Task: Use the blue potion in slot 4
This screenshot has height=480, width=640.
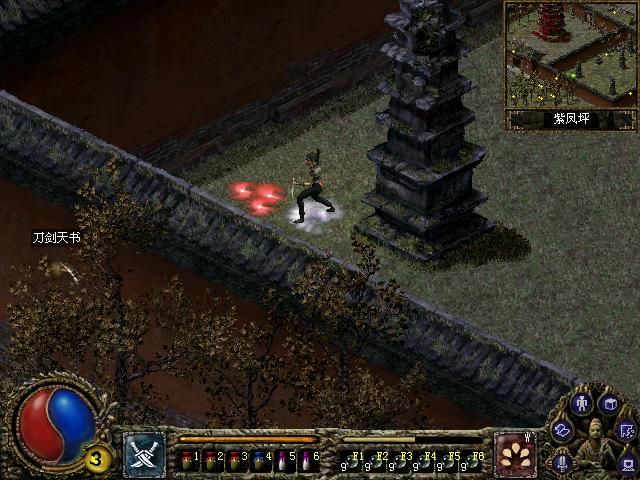Action: tap(258, 460)
